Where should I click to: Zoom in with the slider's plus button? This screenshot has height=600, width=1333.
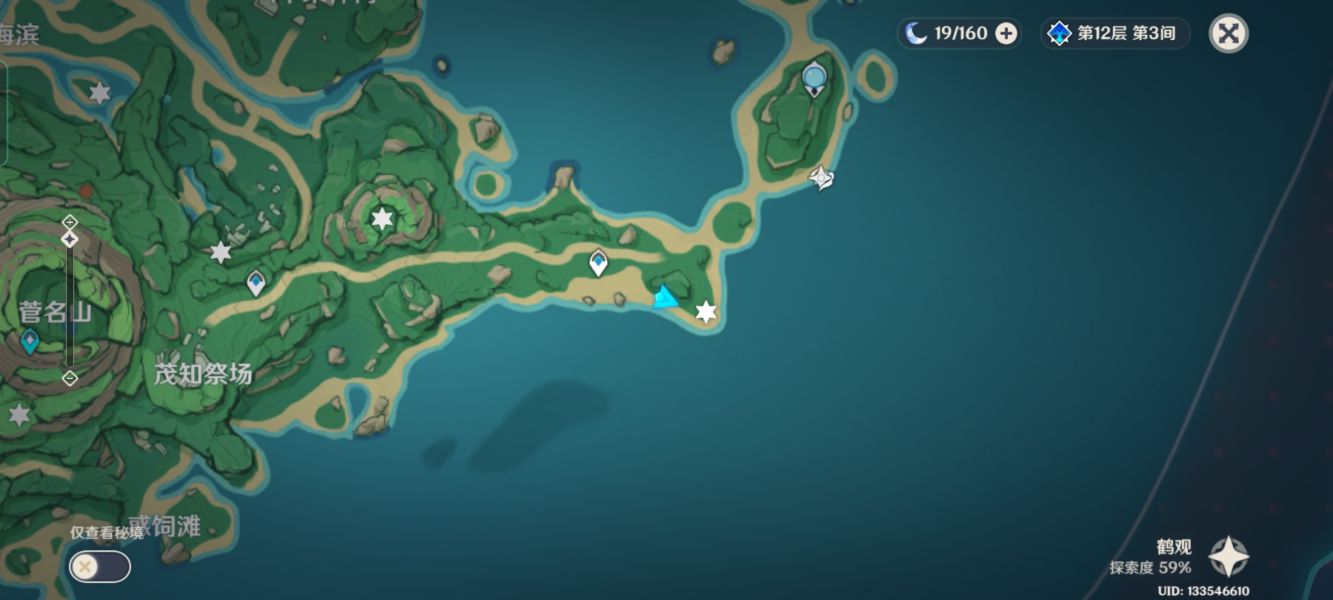pos(69,220)
